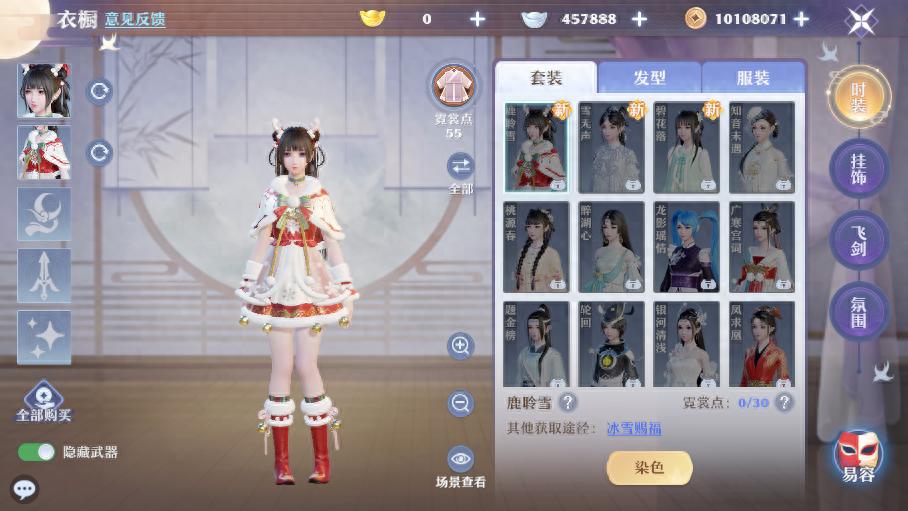The image size is (908, 511).
Task: Zoom in on the character with magnifier plus
Action: [x=460, y=346]
